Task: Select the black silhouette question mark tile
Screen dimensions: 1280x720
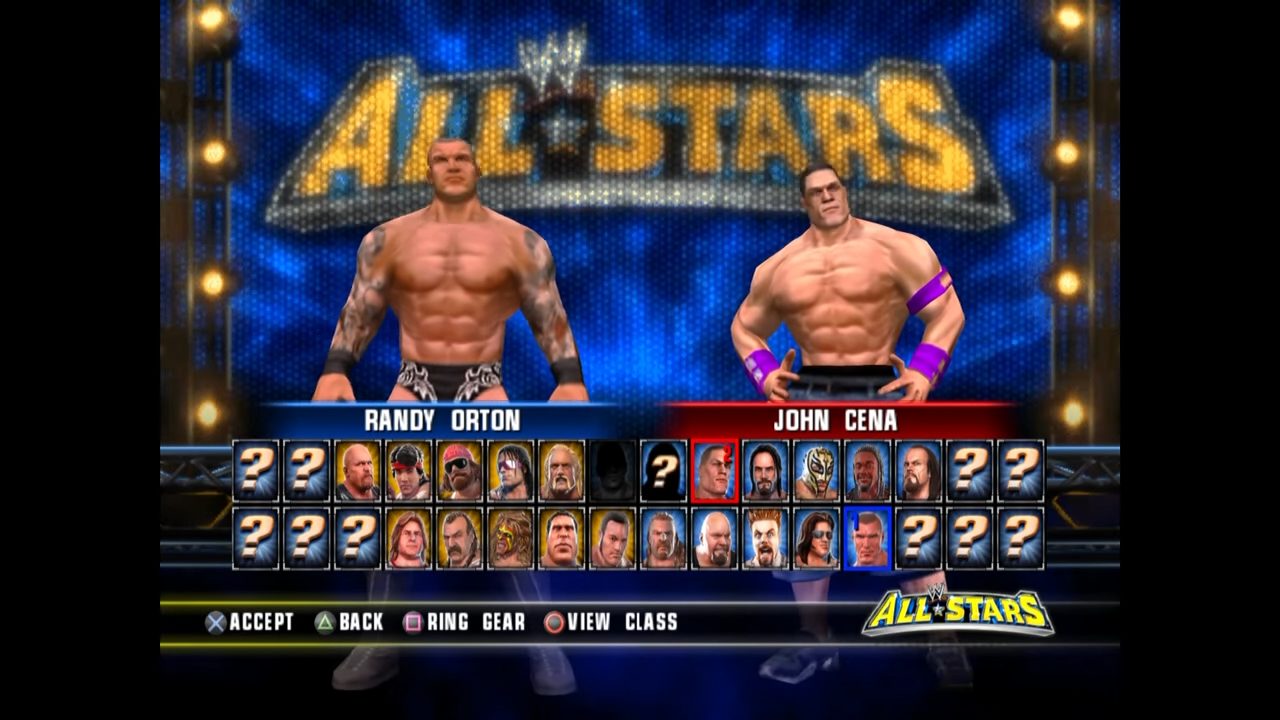Action: tap(664, 470)
